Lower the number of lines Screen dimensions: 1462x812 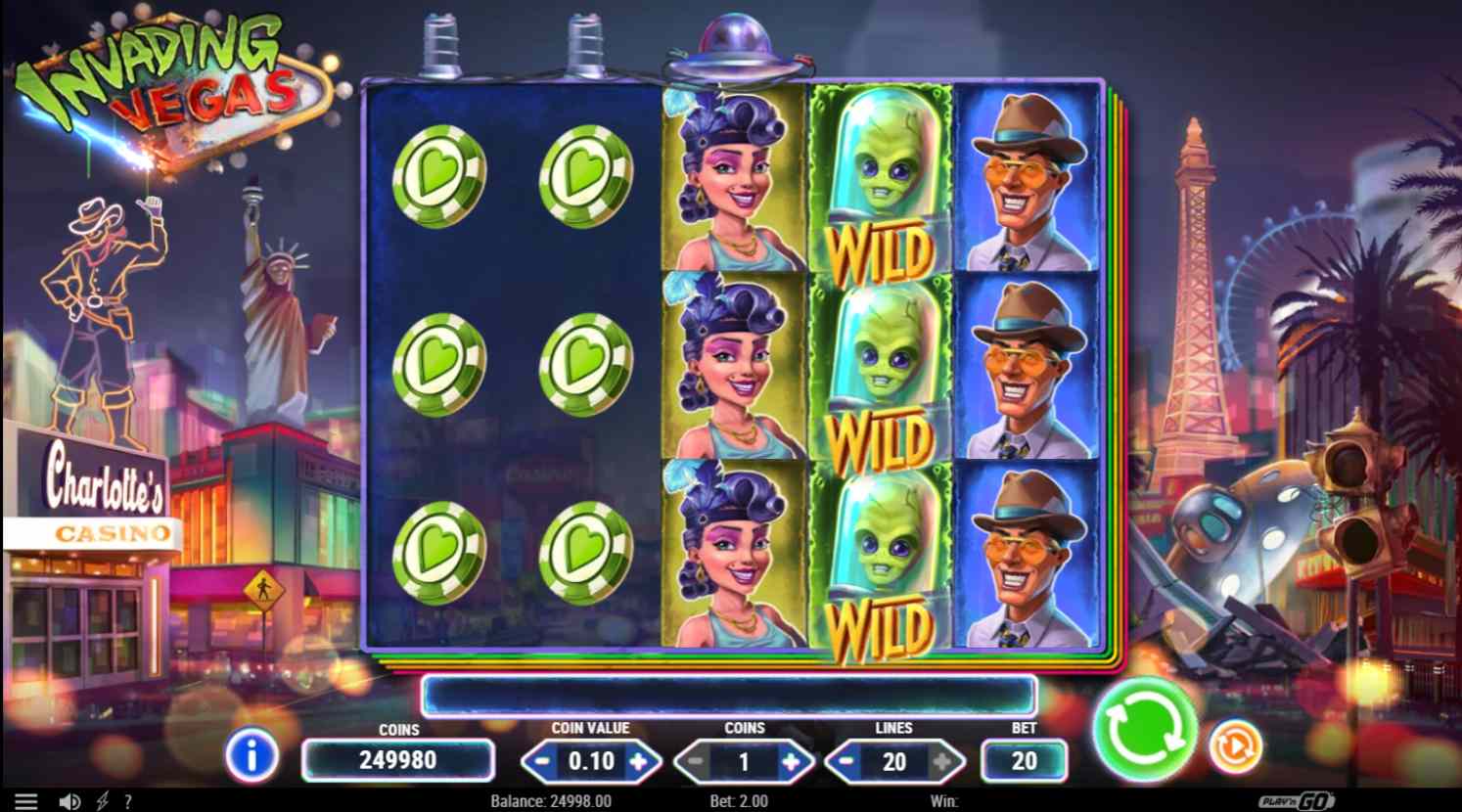[x=846, y=761]
